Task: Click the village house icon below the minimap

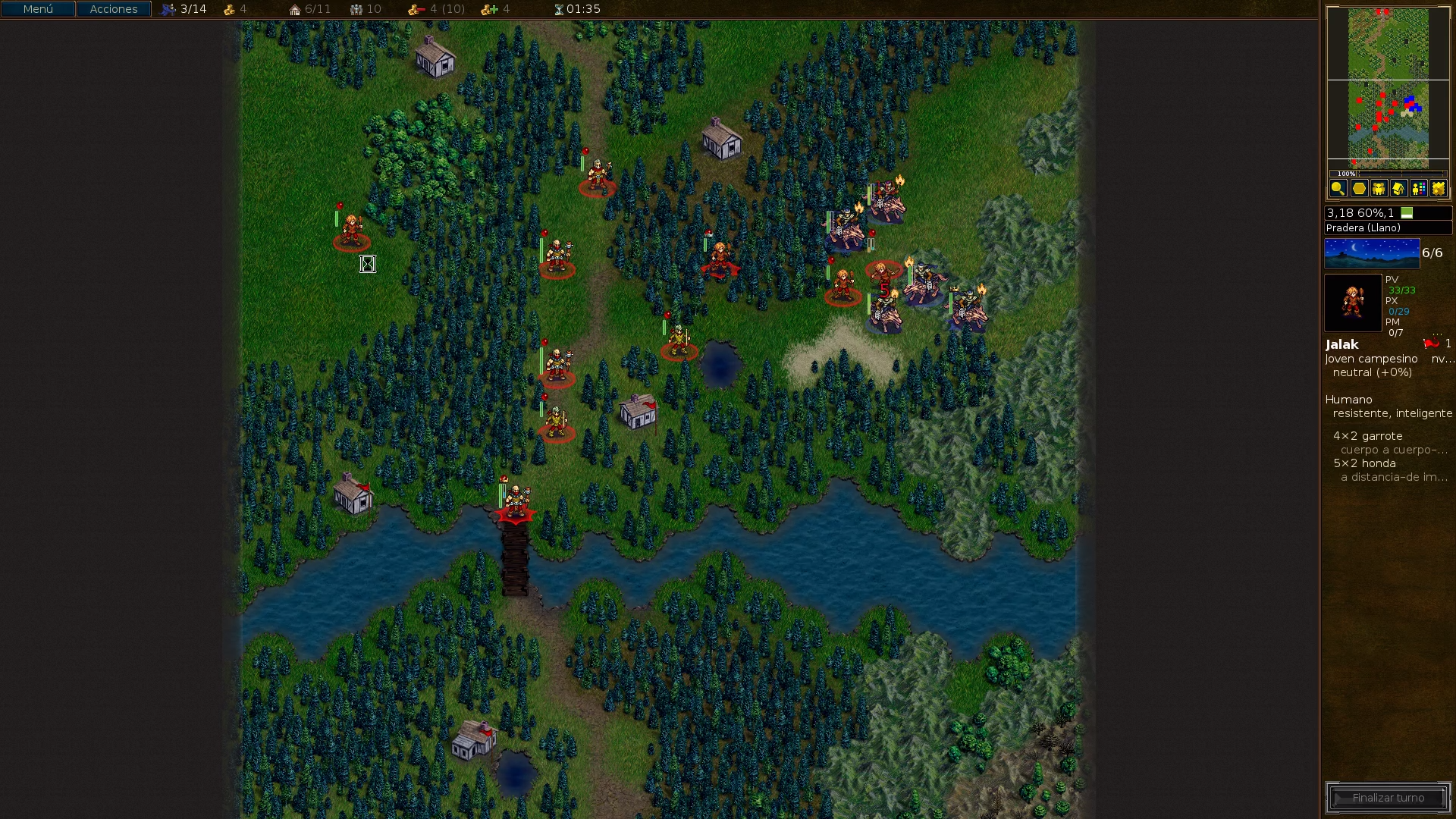Action: [x=1398, y=188]
